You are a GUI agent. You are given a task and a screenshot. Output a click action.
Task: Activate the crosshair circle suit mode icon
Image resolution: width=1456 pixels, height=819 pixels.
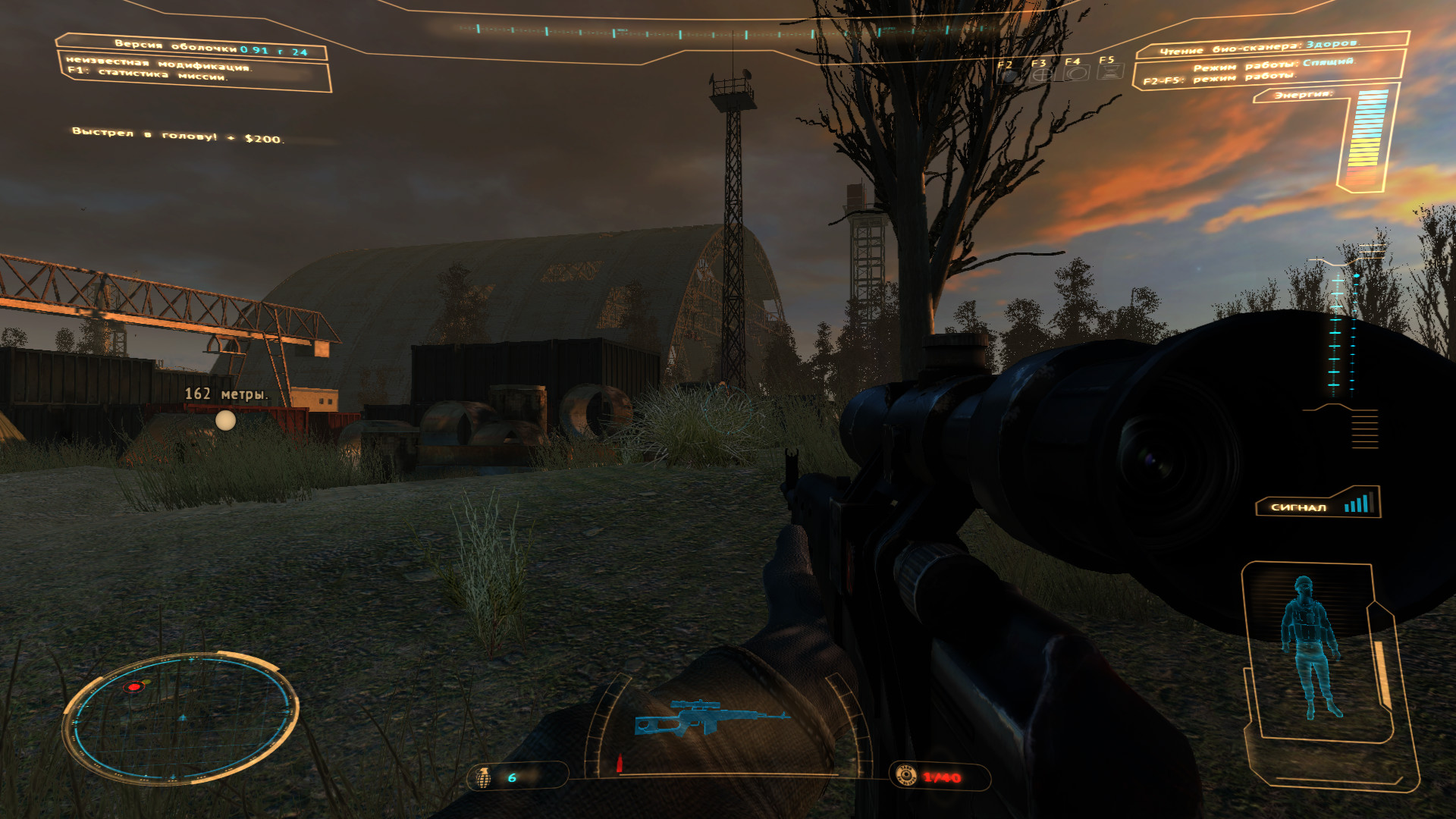1043,74
